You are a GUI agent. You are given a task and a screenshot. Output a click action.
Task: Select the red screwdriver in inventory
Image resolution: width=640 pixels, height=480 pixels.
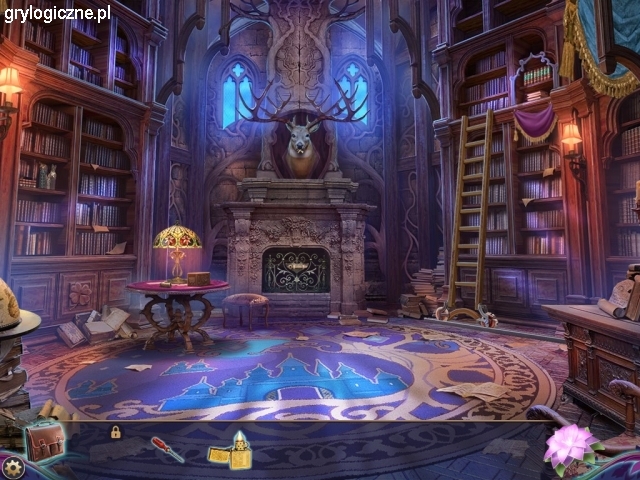(x=166, y=450)
